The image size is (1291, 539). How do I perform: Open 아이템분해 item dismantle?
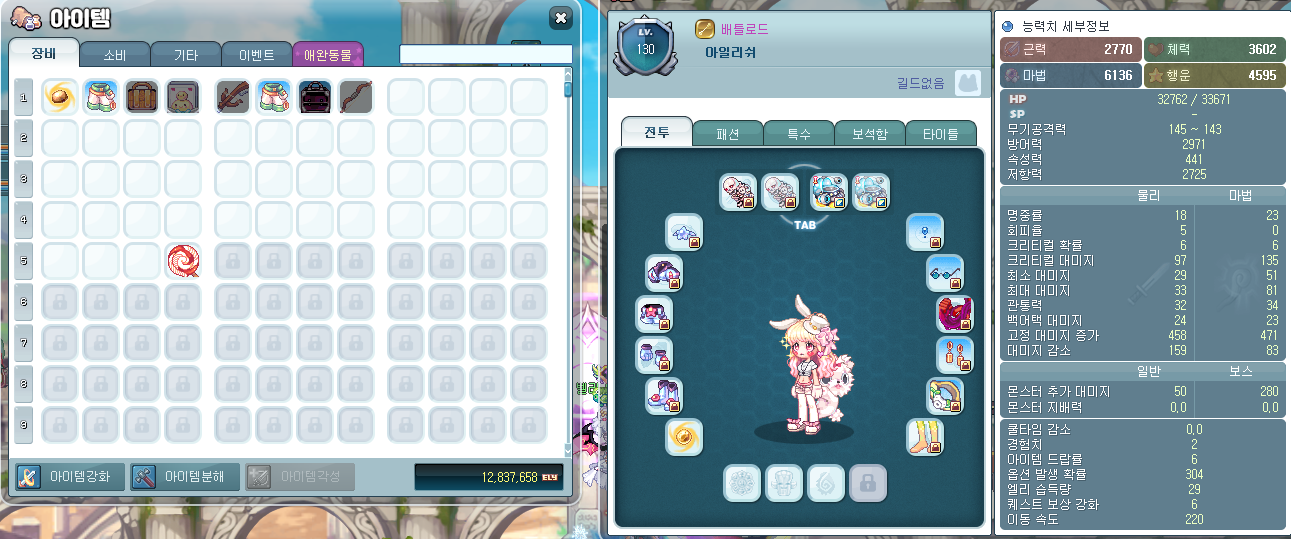185,476
